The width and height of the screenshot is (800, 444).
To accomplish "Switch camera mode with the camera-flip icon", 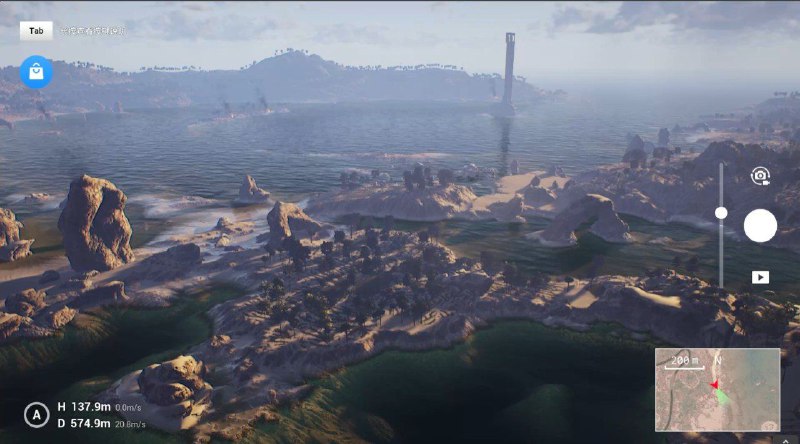I will (x=760, y=176).
